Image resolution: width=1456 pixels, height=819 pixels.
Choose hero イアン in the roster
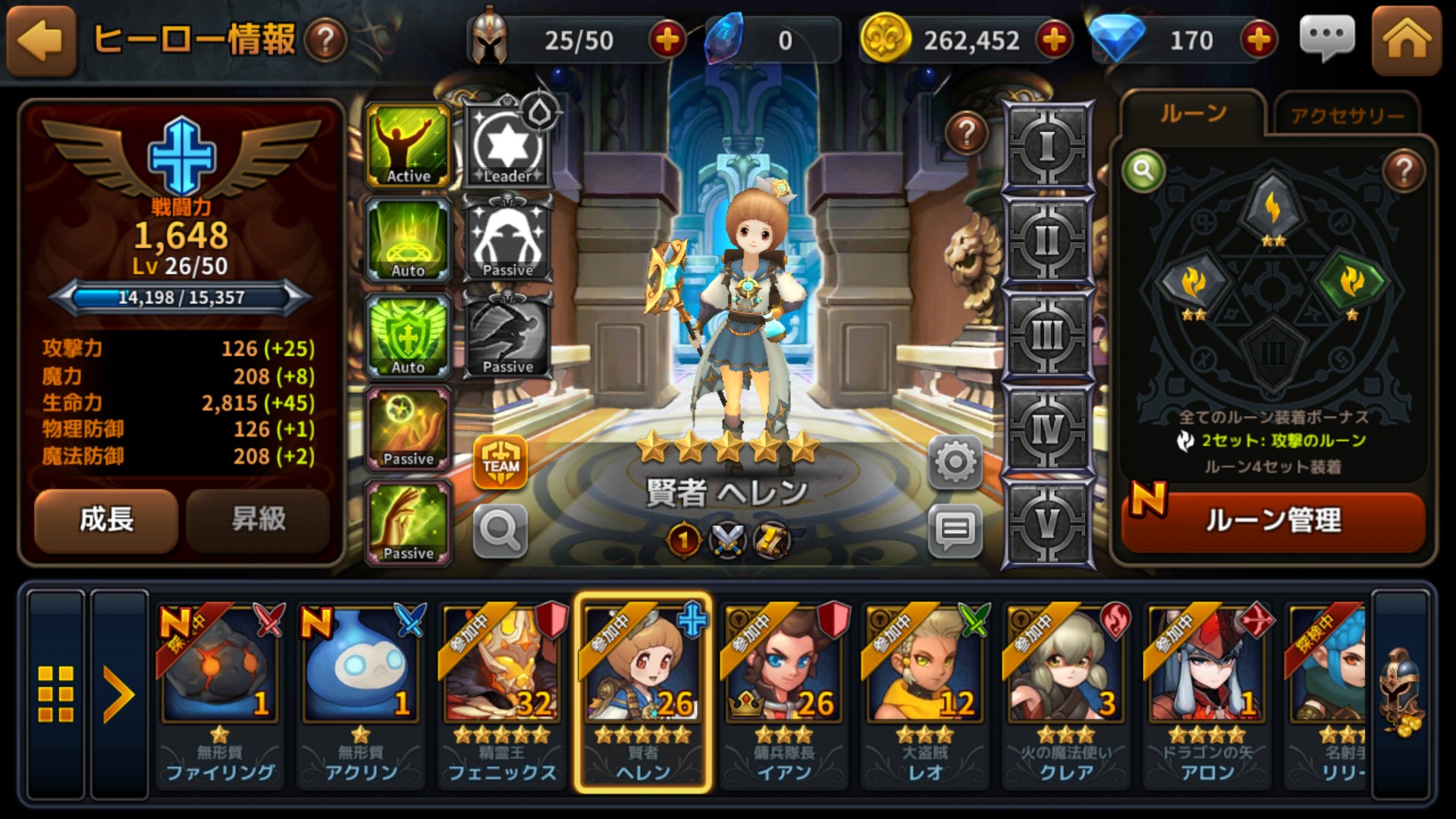784,692
